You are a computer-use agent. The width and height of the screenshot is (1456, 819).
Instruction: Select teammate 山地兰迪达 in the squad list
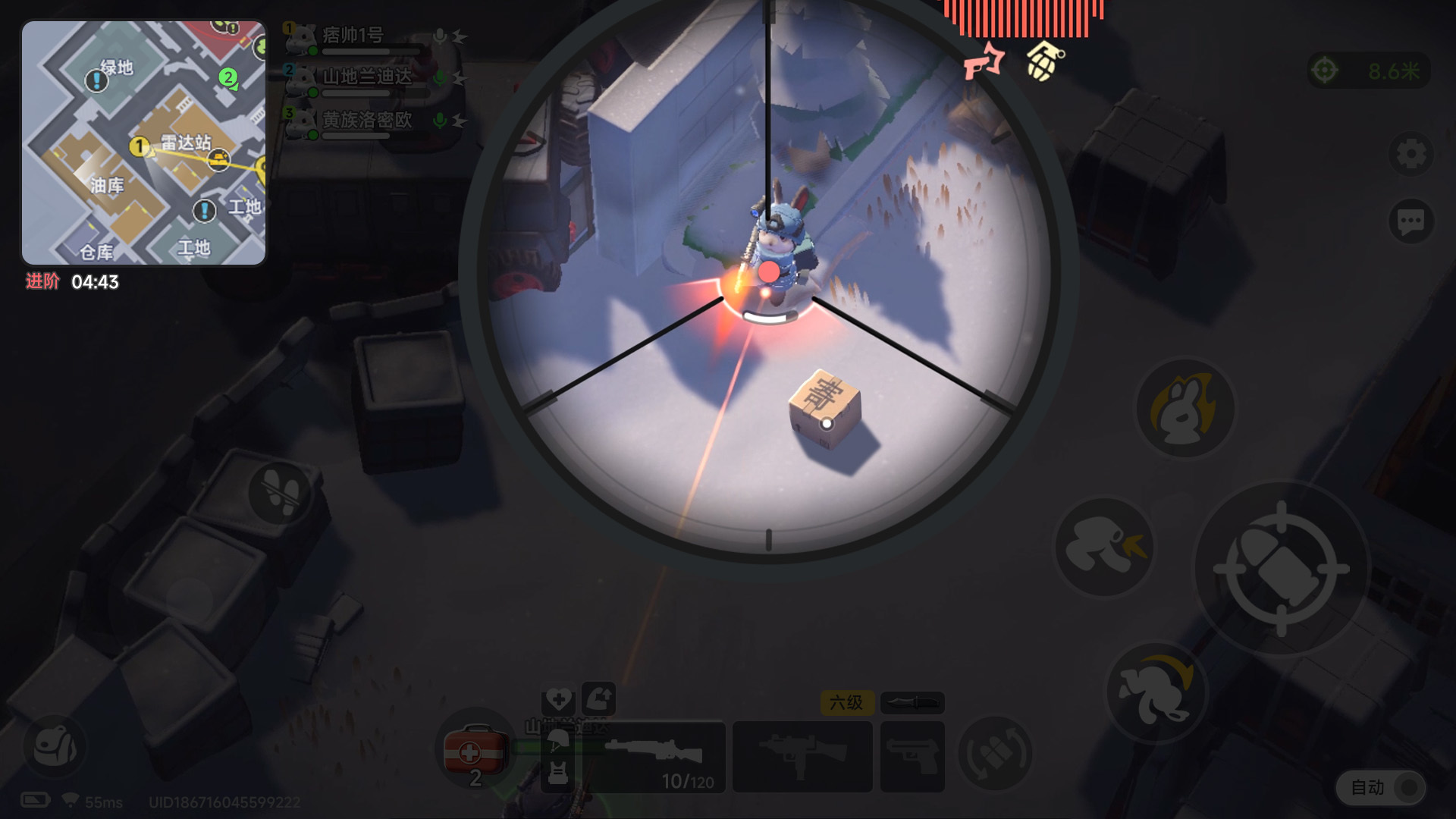pos(366,77)
